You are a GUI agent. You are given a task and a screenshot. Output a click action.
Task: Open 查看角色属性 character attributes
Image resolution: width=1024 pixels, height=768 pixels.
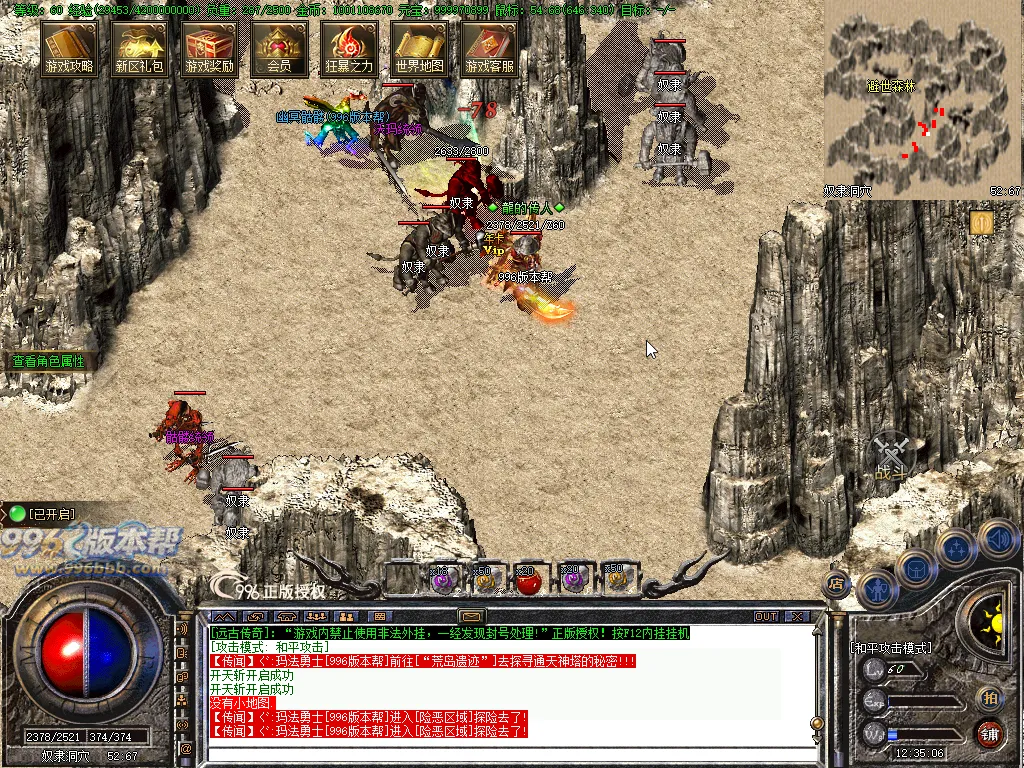pos(49,361)
